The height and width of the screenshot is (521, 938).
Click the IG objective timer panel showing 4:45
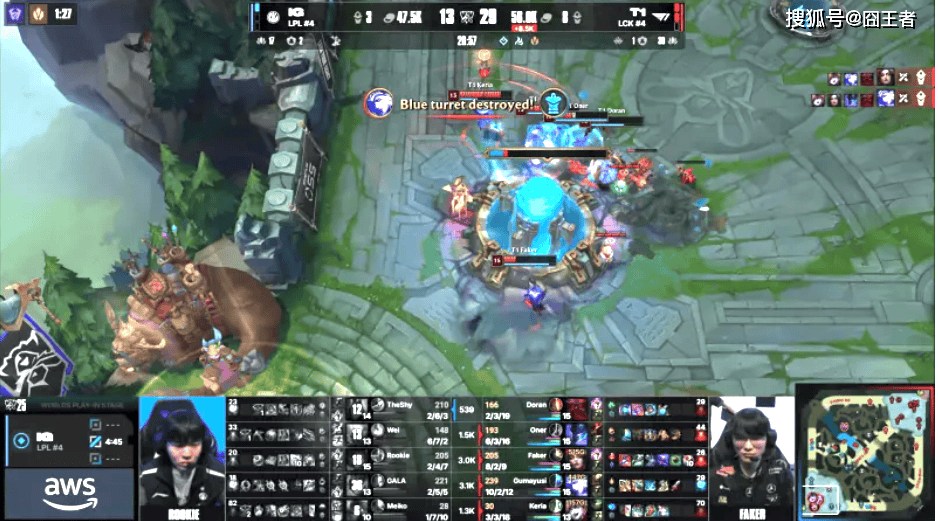pos(68,440)
